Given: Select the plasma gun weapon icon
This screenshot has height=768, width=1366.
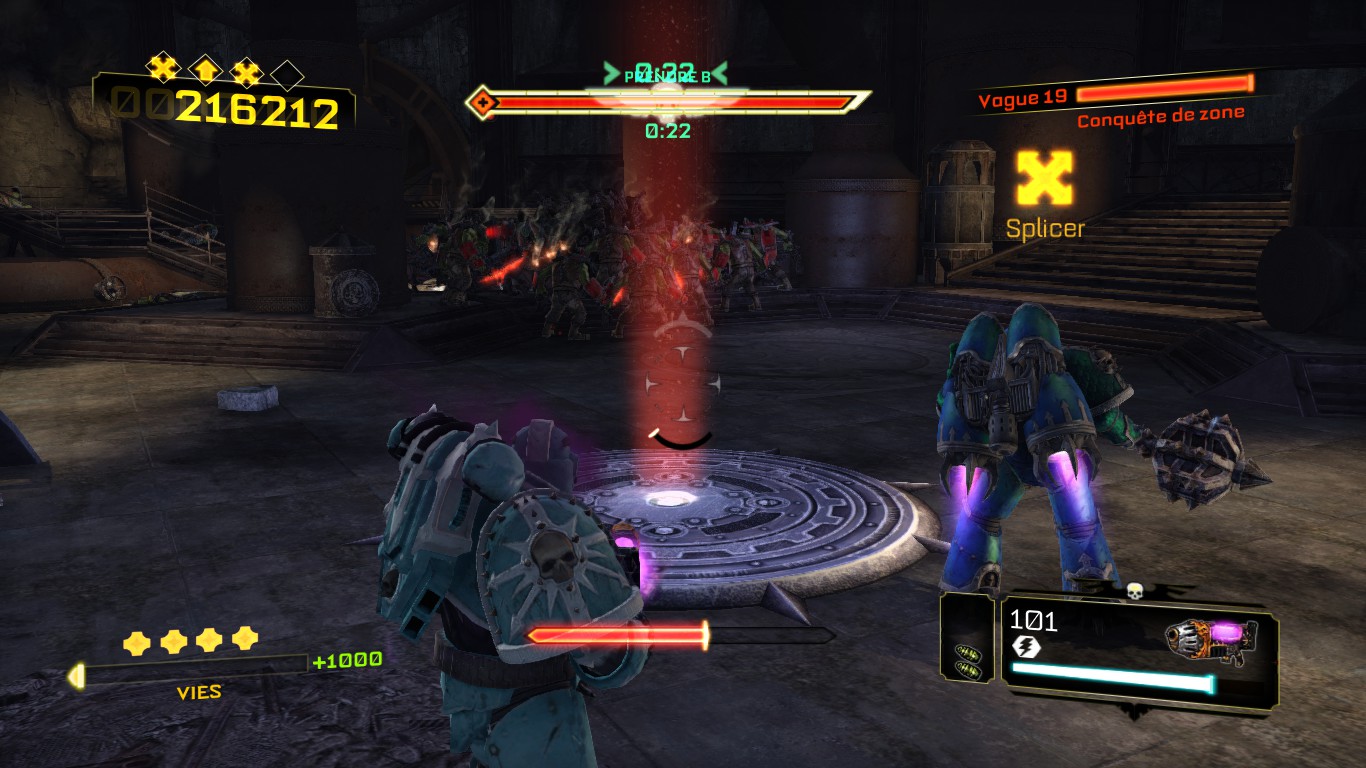Looking at the screenshot, I should 1211,640.
